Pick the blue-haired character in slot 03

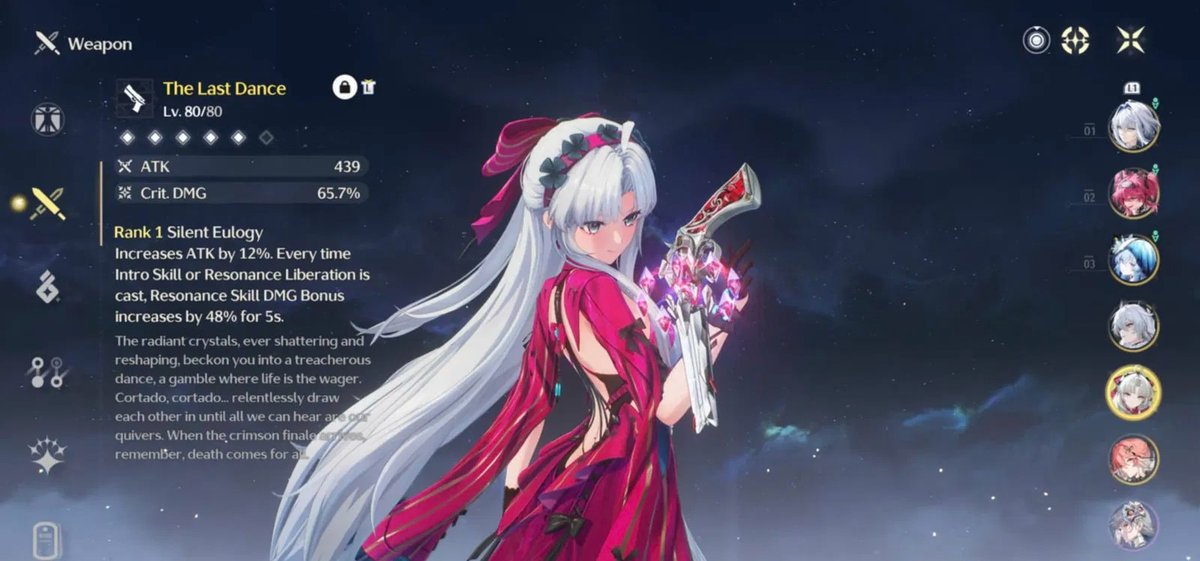click(x=1134, y=259)
